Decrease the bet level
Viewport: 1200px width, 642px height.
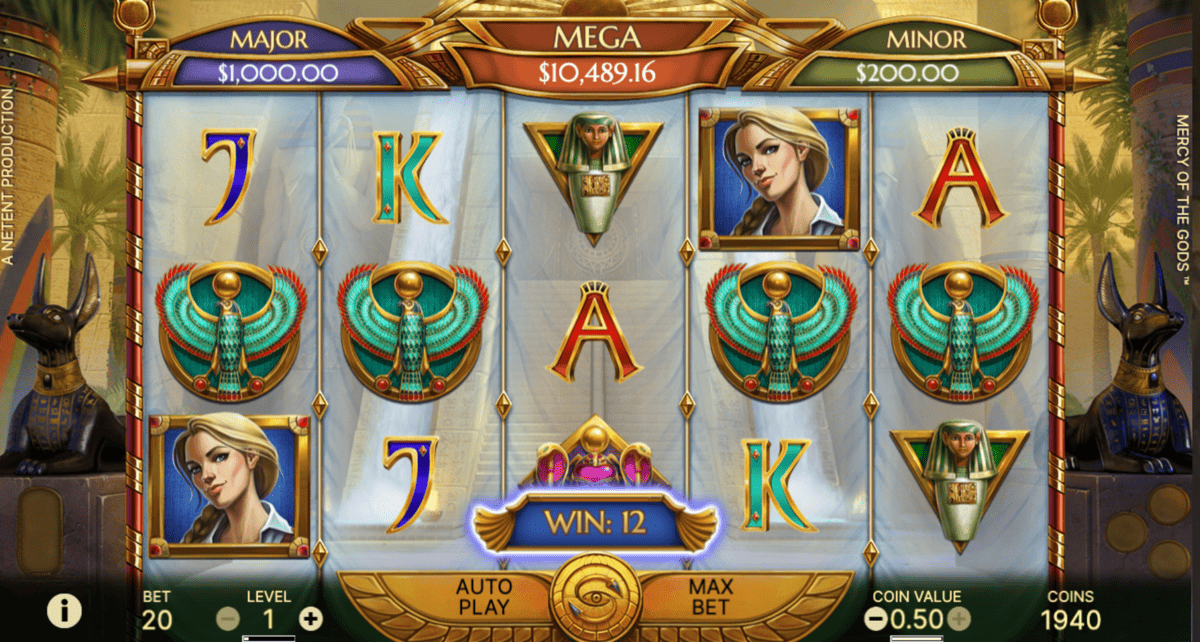coord(229,619)
